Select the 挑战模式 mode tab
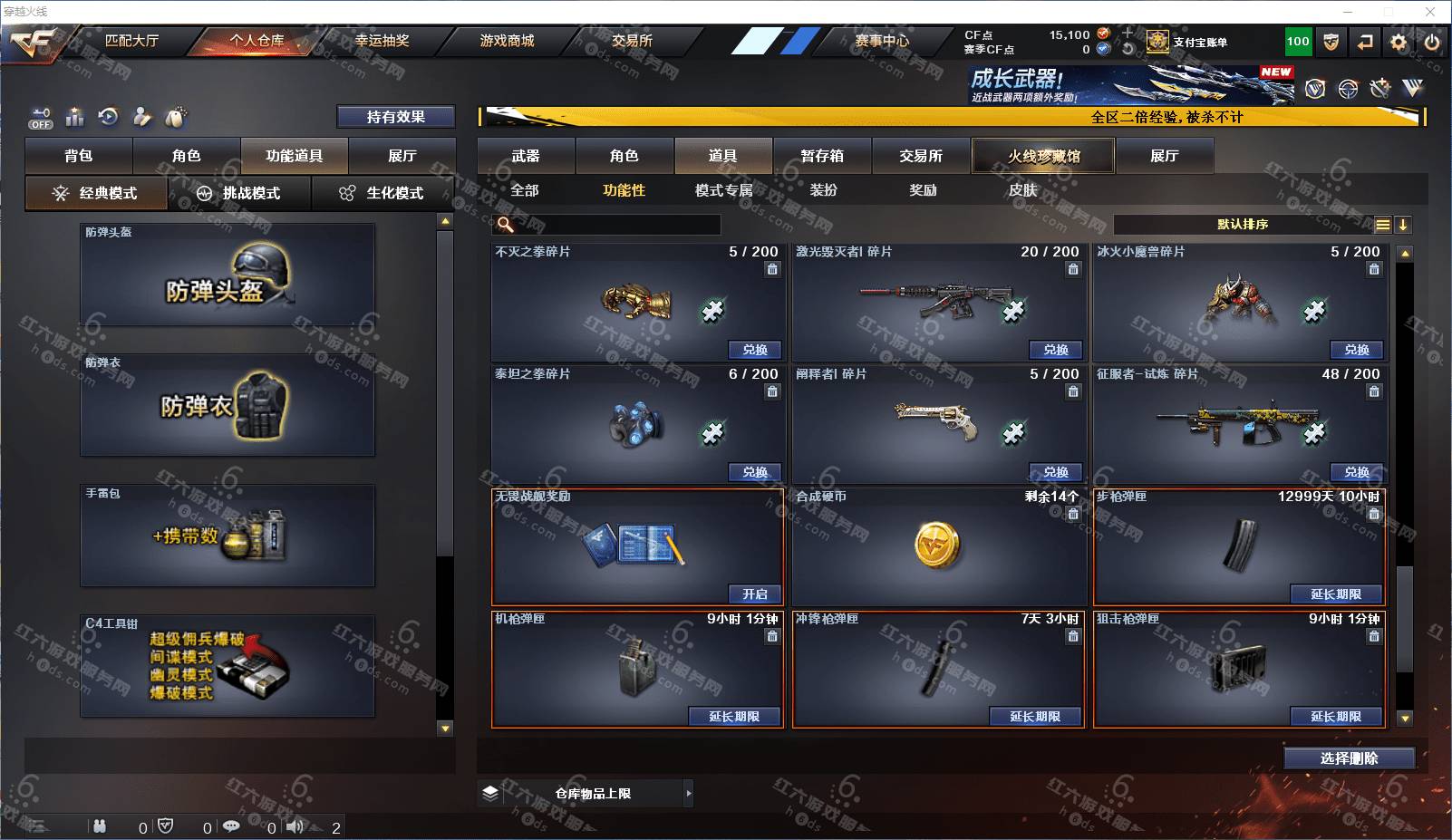The height and width of the screenshot is (840, 1452). click(x=239, y=193)
